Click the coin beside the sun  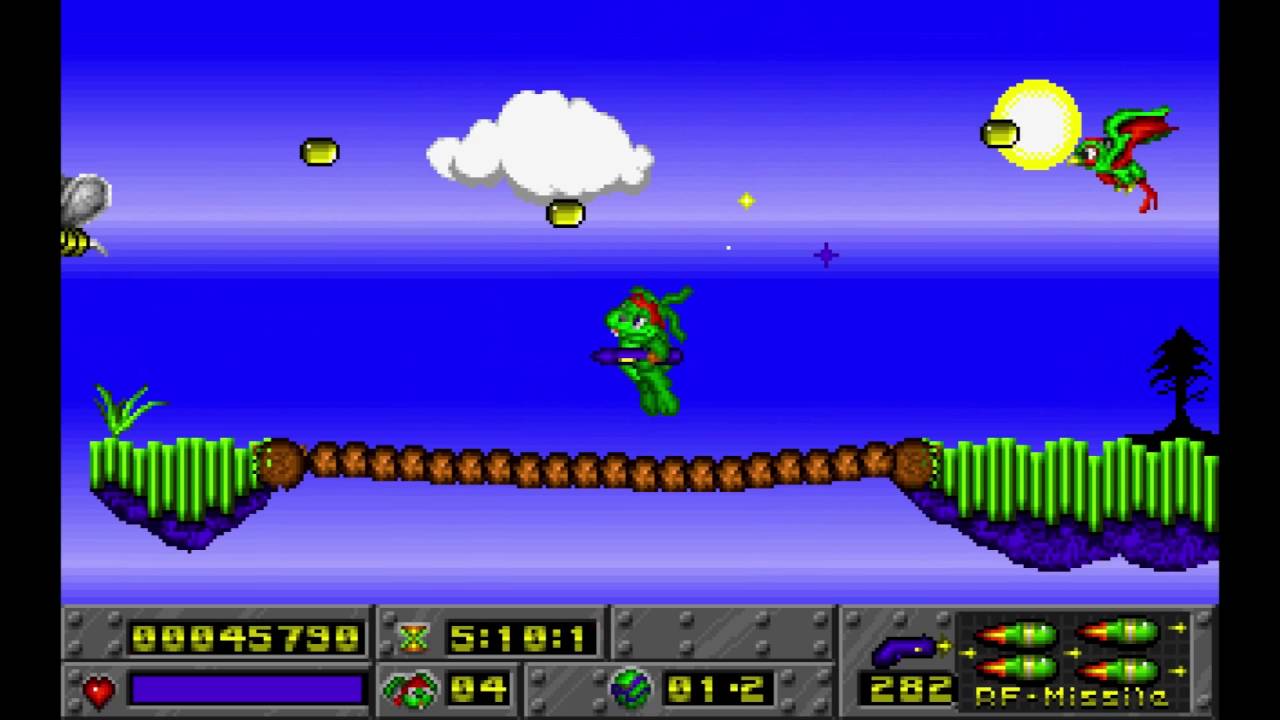[x=1000, y=132]
